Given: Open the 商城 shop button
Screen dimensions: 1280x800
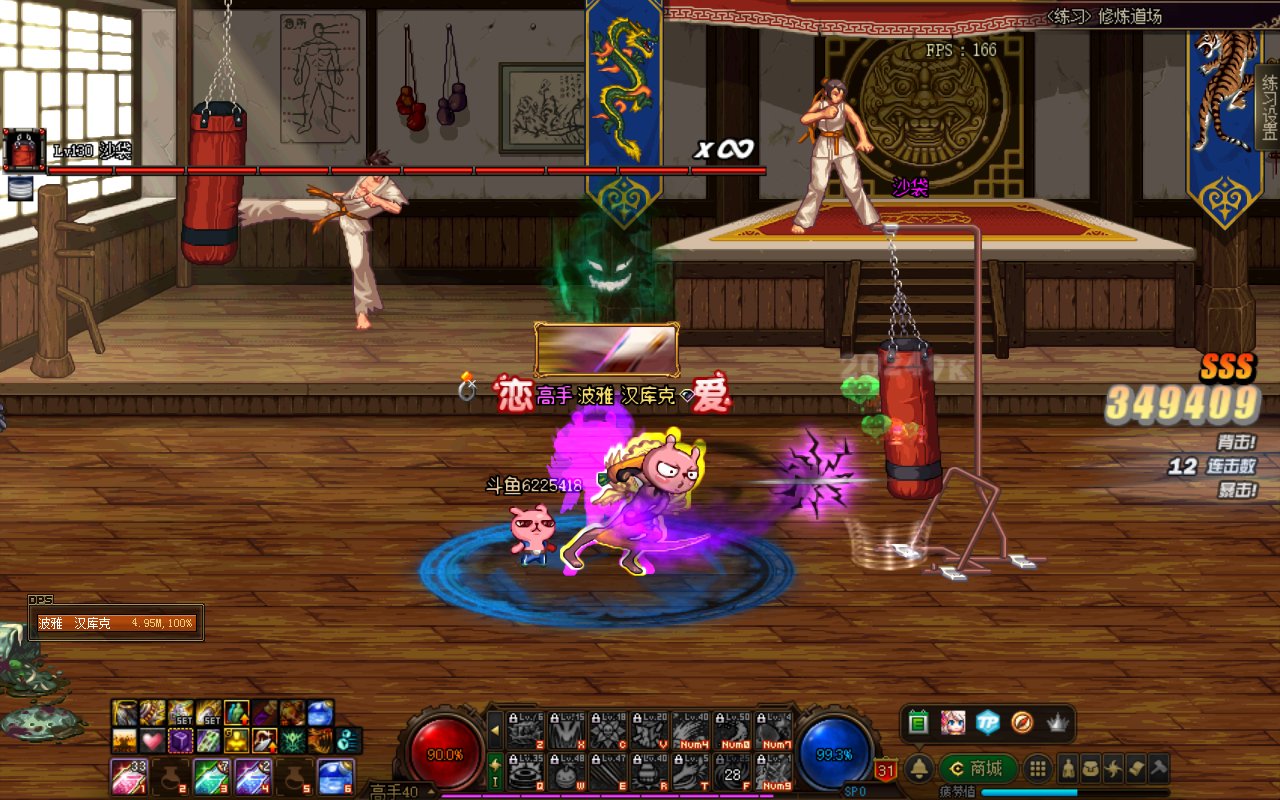Looking at the screenshot, I should pyautogui.click(x=978, y=768).
